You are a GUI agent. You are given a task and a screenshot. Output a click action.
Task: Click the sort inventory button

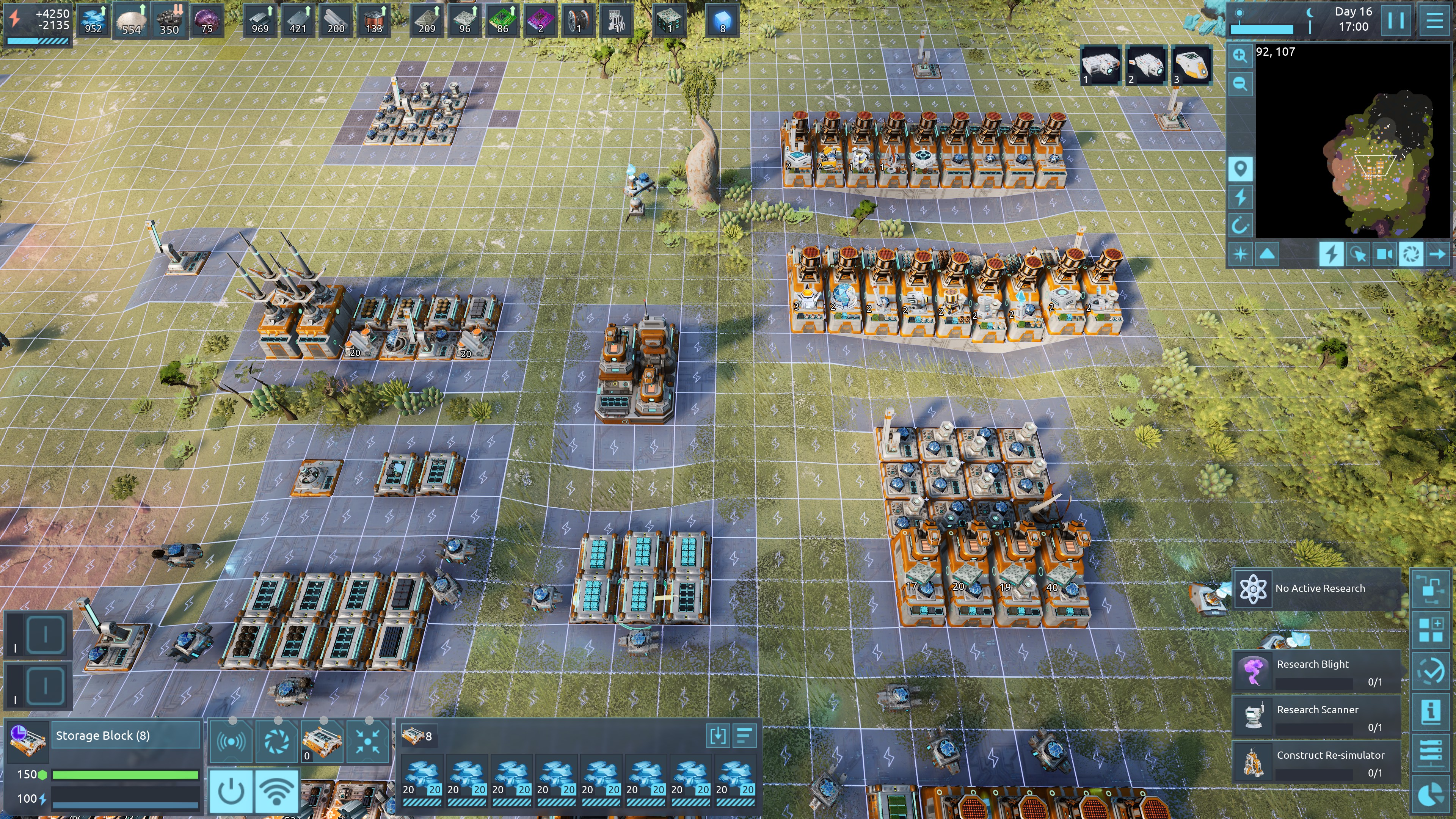pyautogui.click(x=744, y=735)
